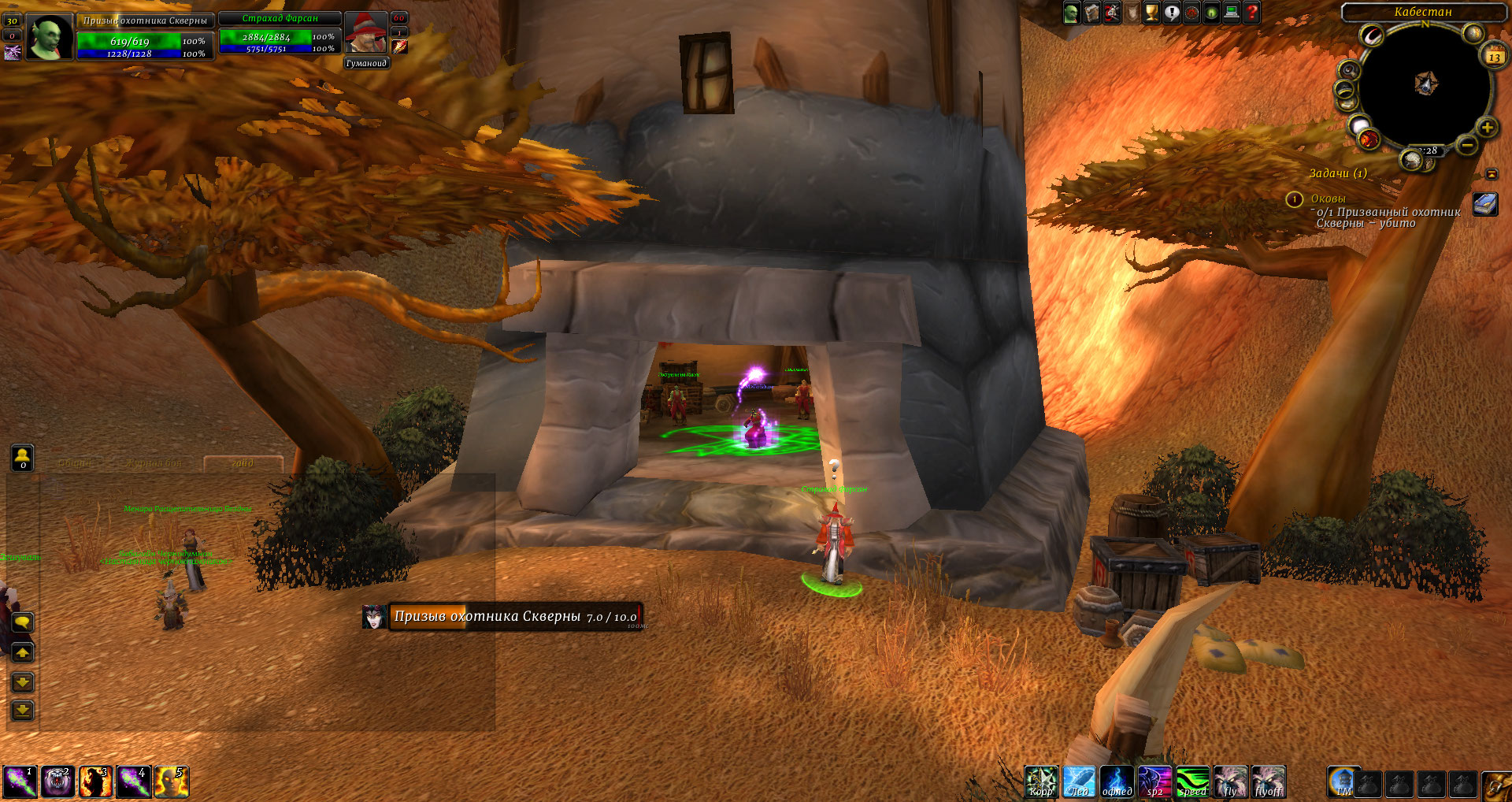This screenshot has height=802, width=1512.
Task: Zoom out the minimap with minus button
Action: [x=1466, y=145]
